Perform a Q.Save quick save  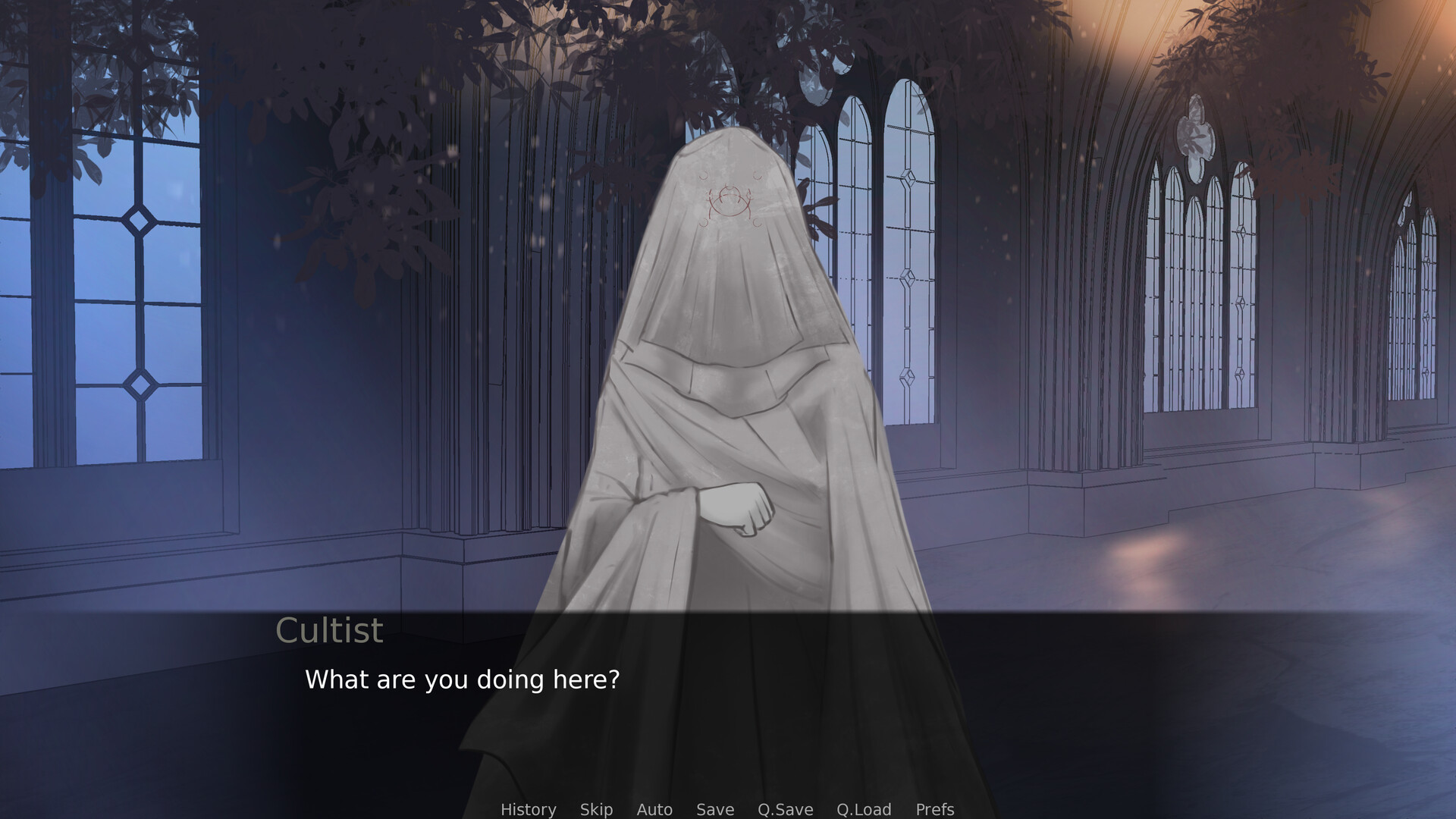785,809
